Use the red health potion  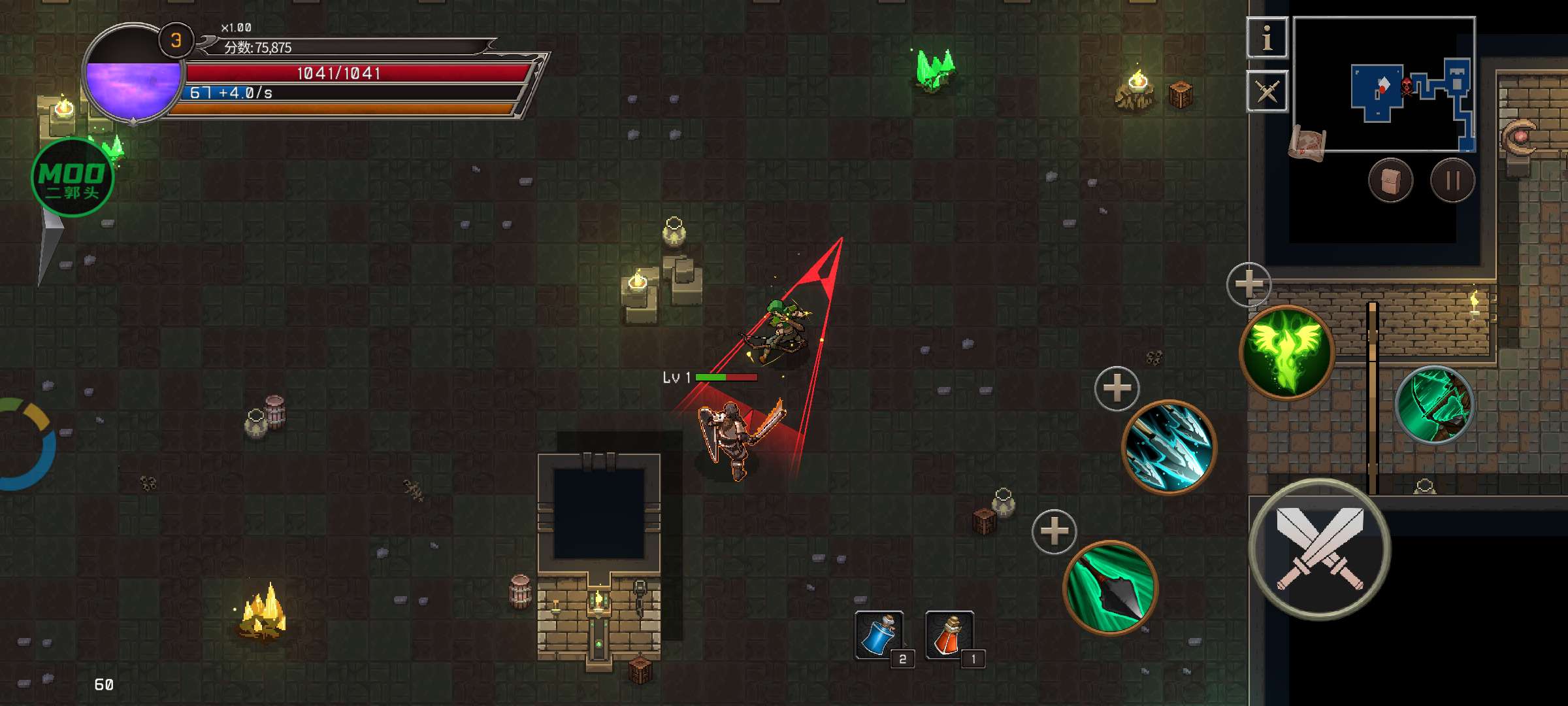pyautogui.click(x=949, y=634)
